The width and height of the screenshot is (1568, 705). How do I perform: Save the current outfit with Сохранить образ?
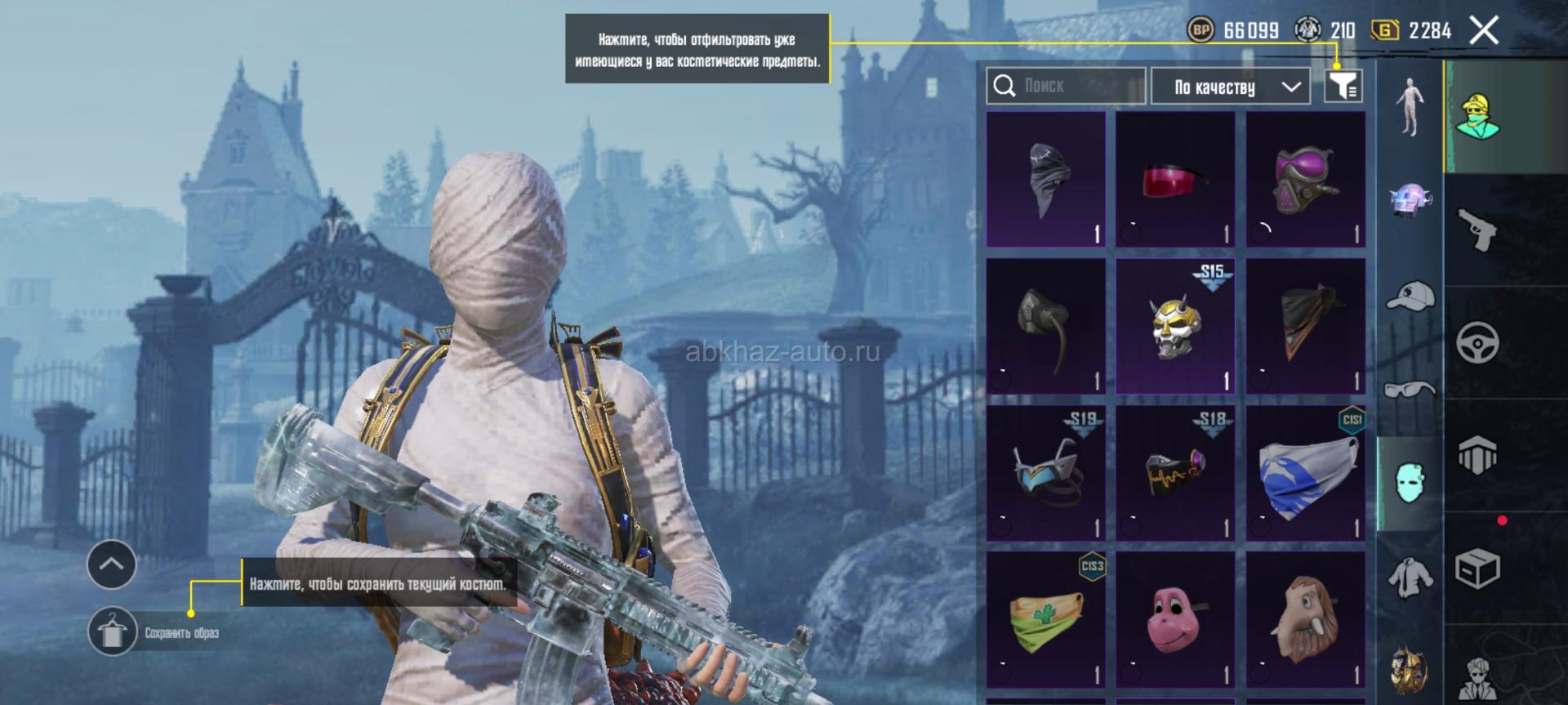(113, 631)
